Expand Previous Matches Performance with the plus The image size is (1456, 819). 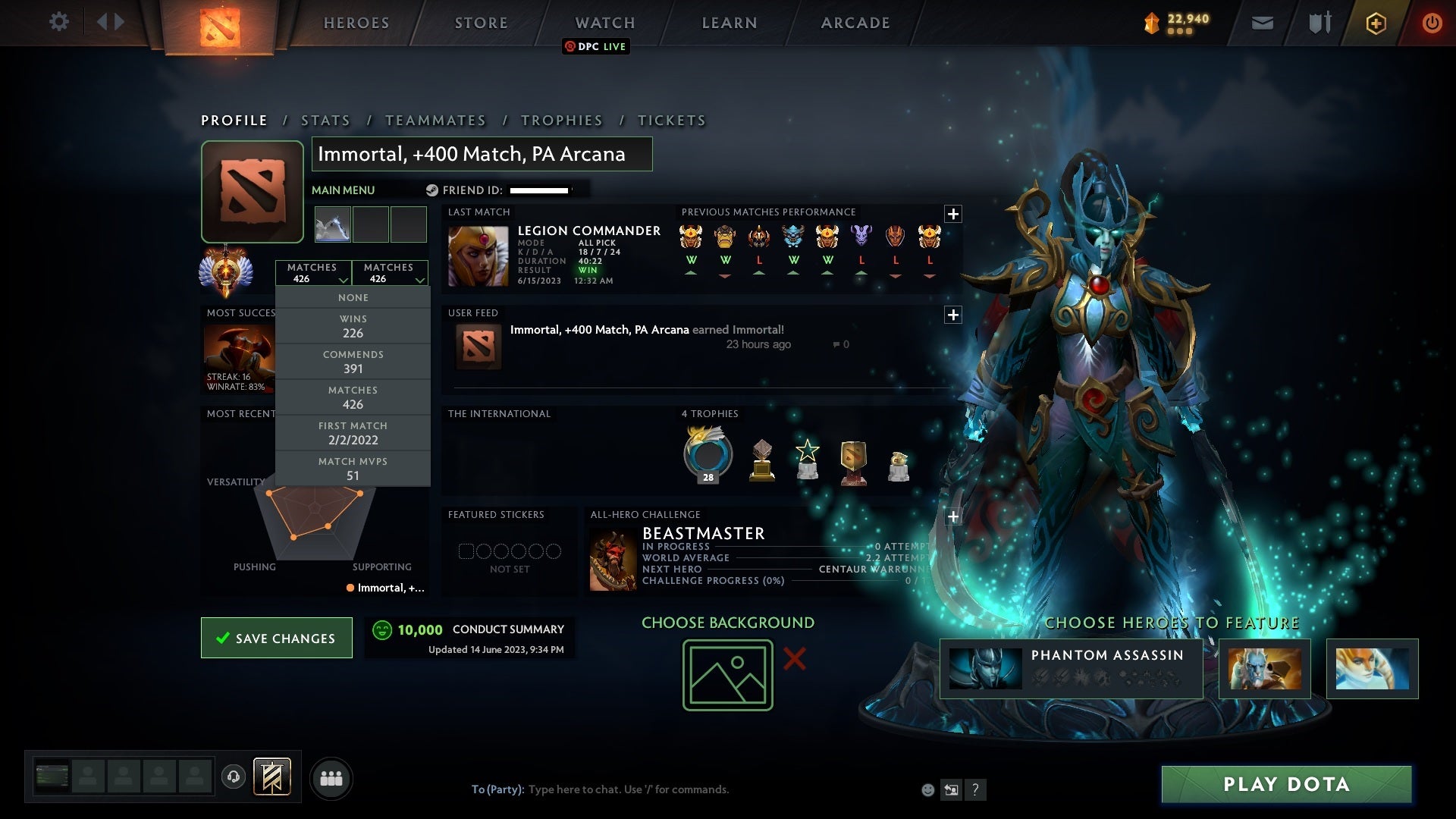tap(954, 213)
